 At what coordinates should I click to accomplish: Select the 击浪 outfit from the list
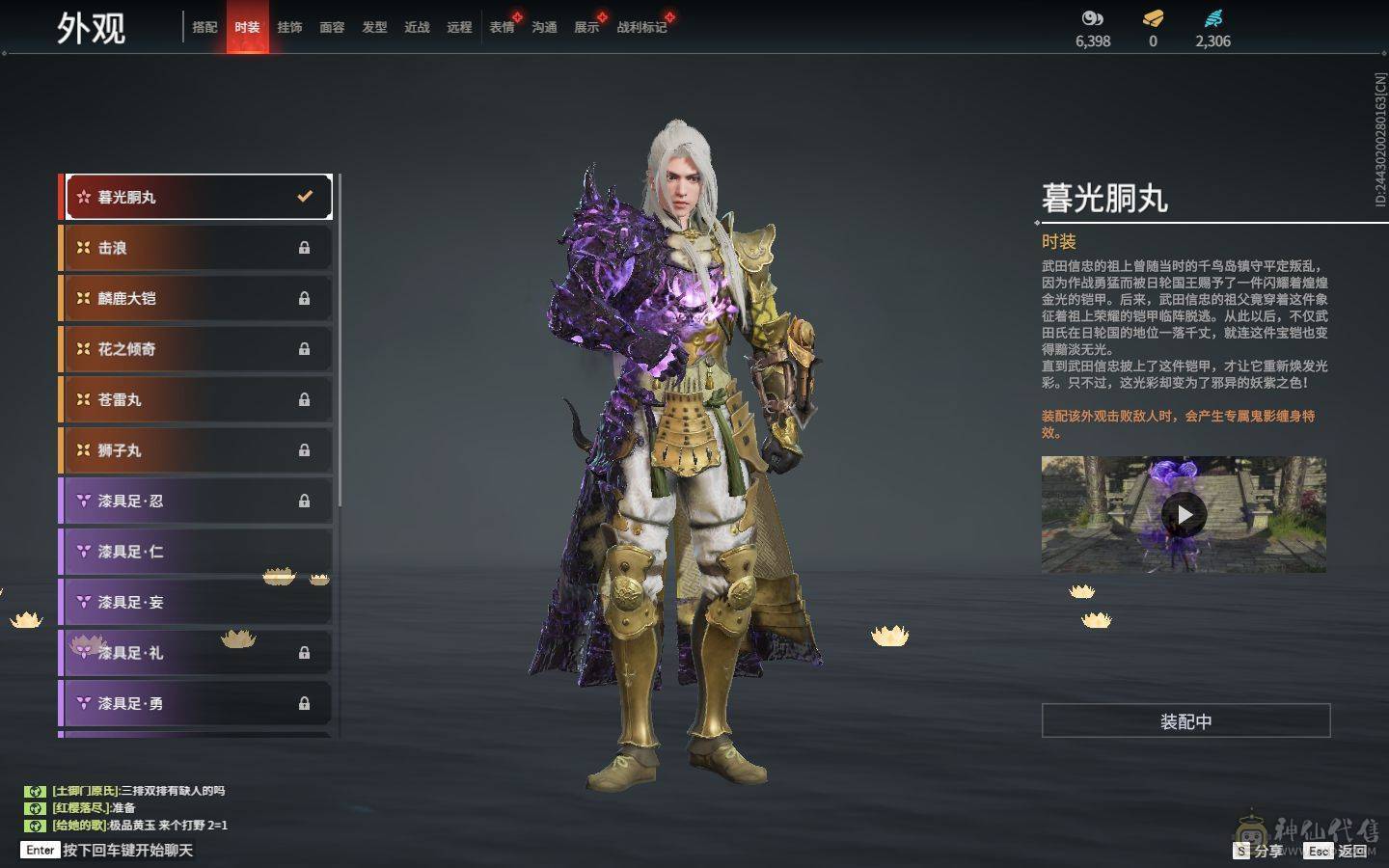coord(193,247)
